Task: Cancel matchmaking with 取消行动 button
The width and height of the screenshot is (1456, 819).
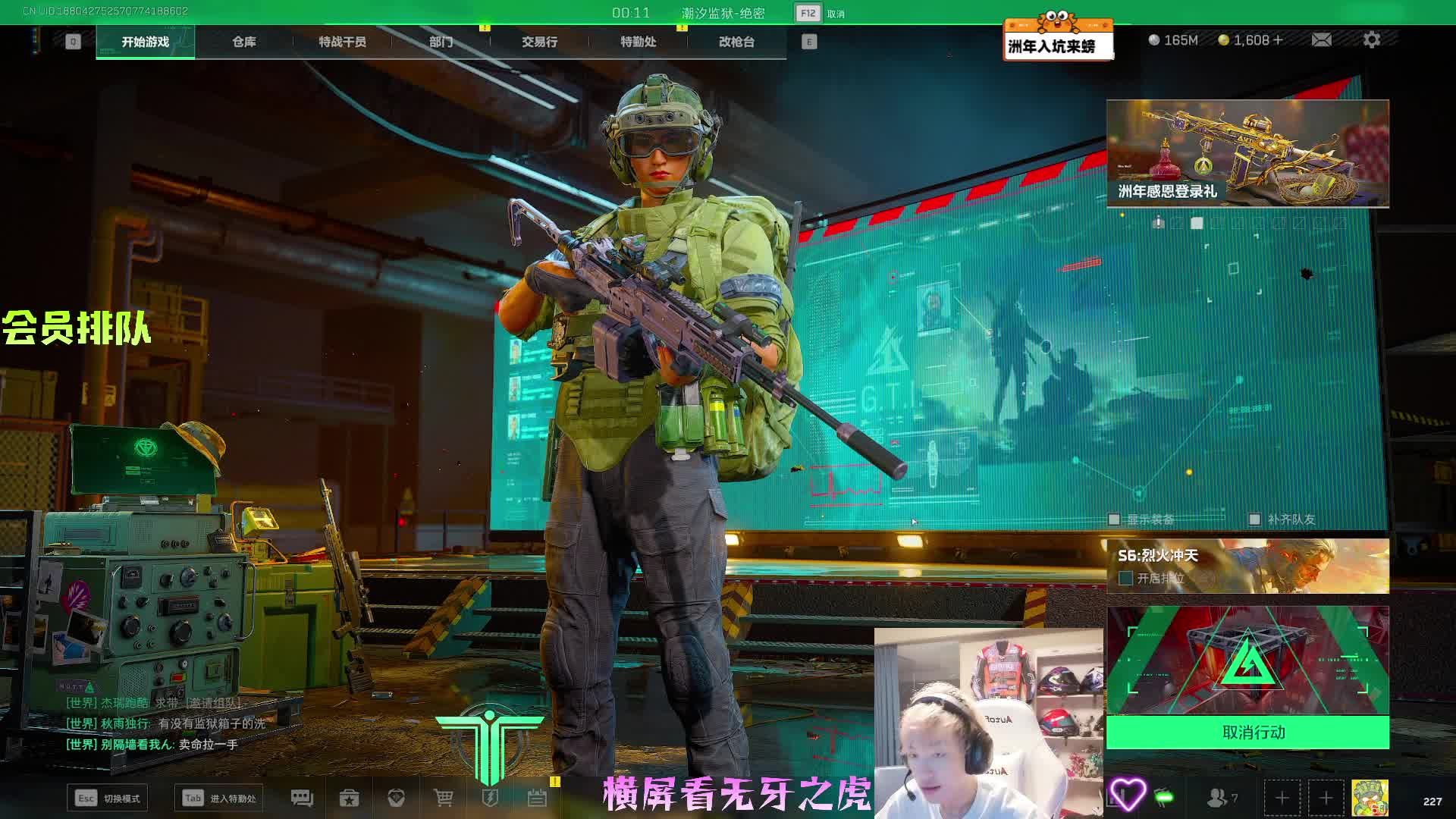Action: click(x=1247, y=733)
